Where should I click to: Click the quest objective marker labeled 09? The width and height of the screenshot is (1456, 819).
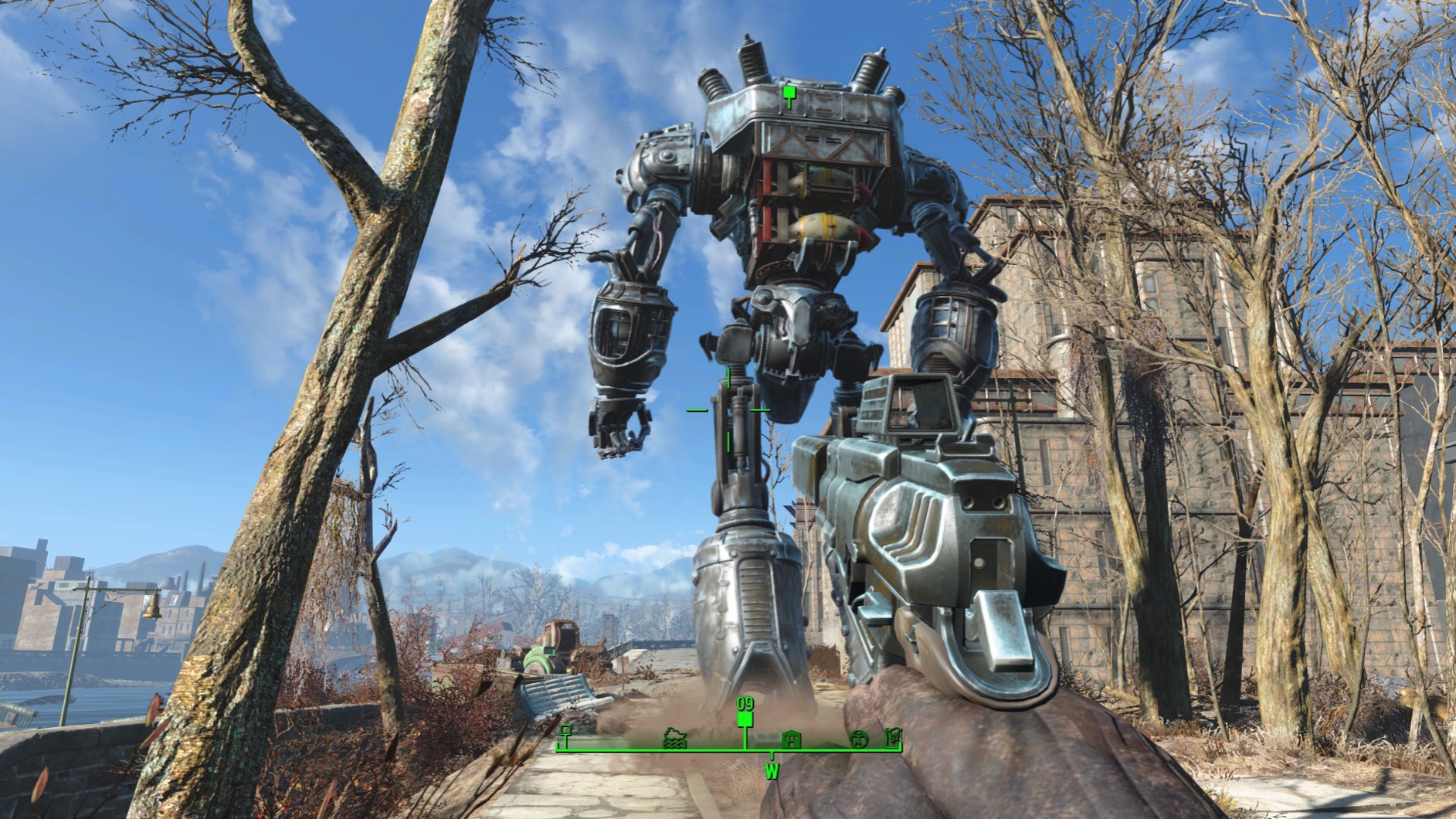[745, 719]
